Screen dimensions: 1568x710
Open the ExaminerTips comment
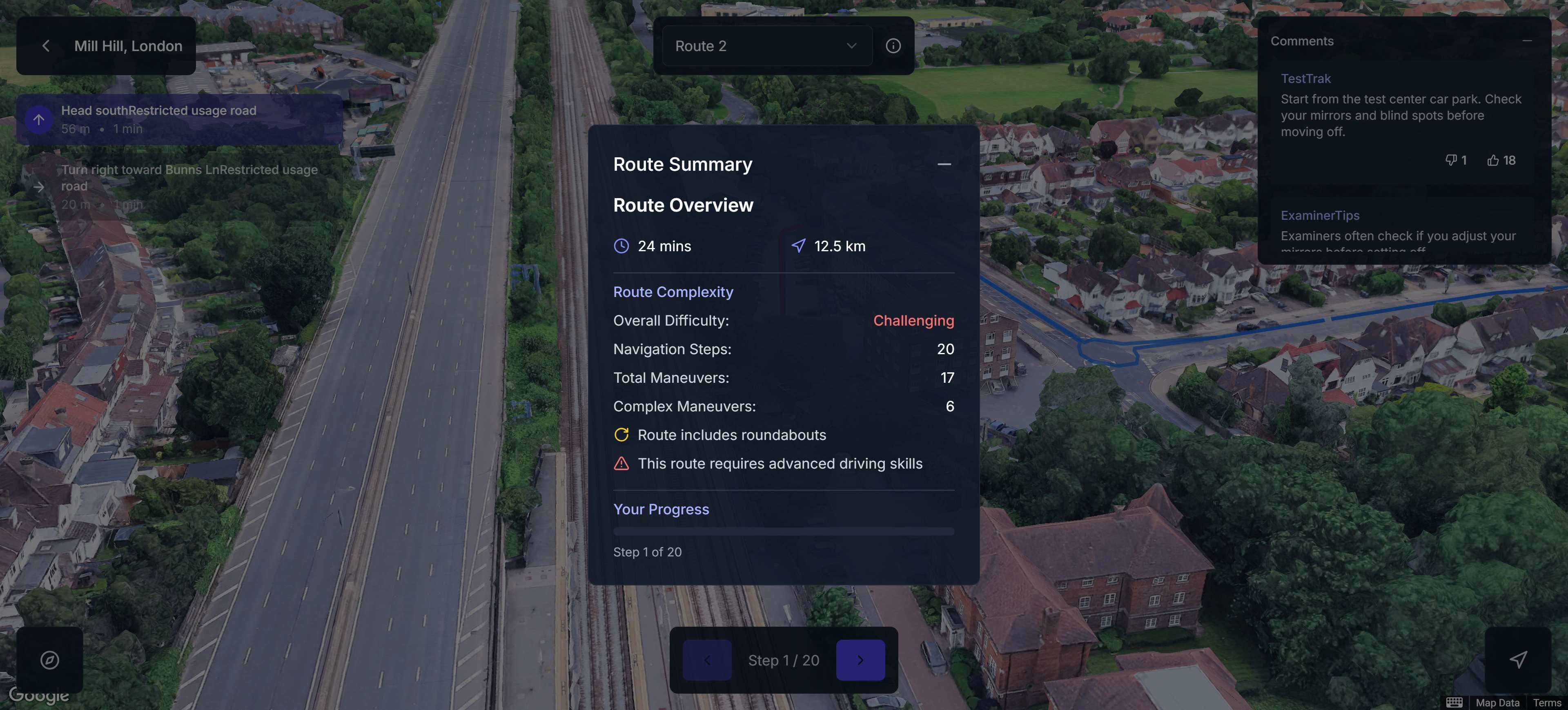[1398, 230]
